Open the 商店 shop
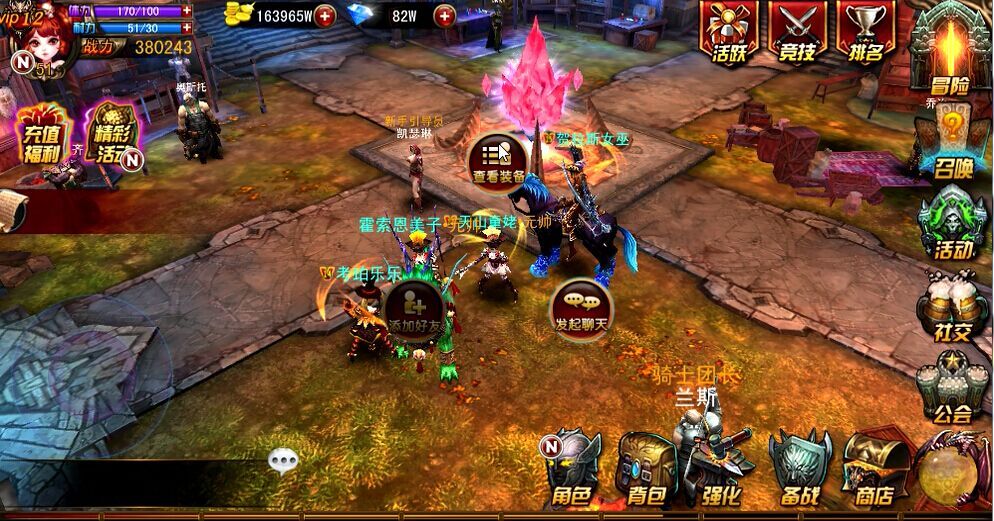Screen dimensions: 994x521 872,469
